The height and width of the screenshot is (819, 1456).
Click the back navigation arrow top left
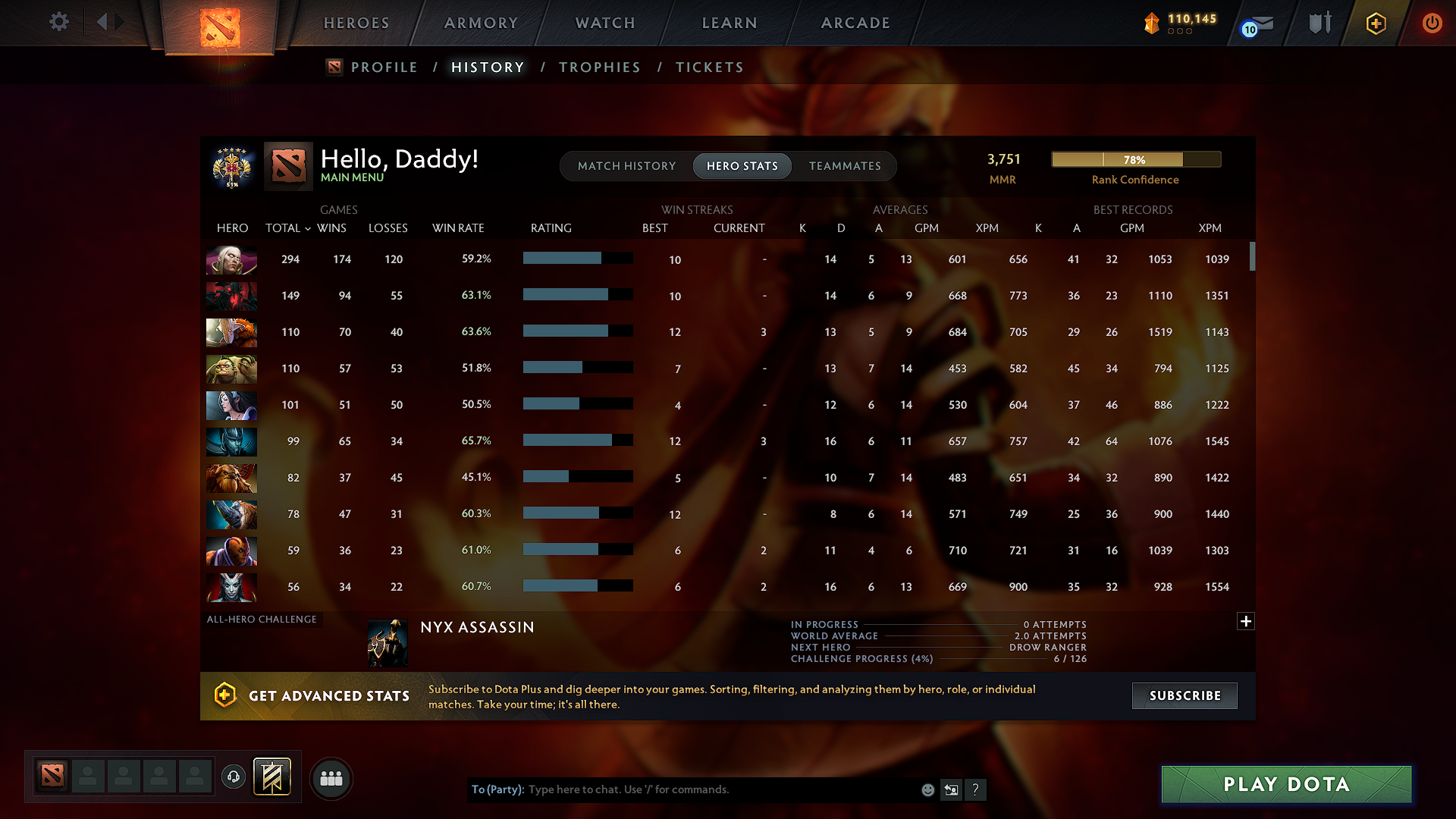104,21
